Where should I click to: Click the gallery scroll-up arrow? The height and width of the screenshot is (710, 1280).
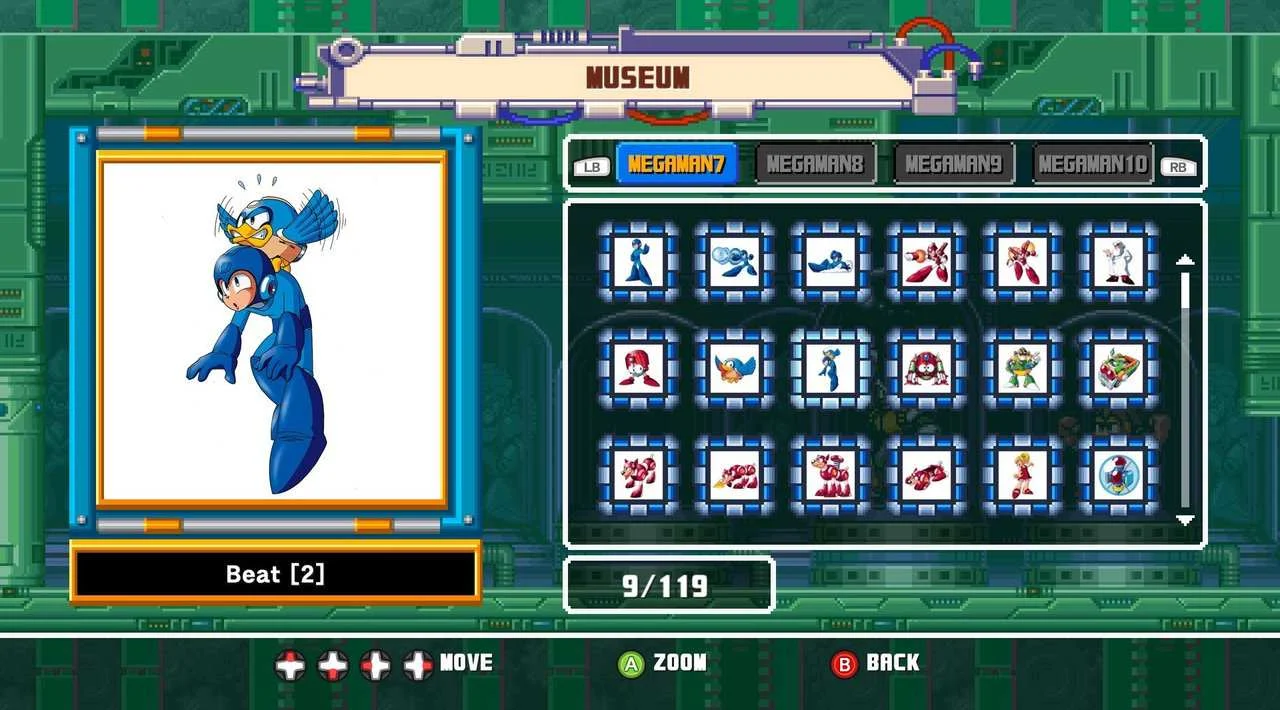point(1185,260)
